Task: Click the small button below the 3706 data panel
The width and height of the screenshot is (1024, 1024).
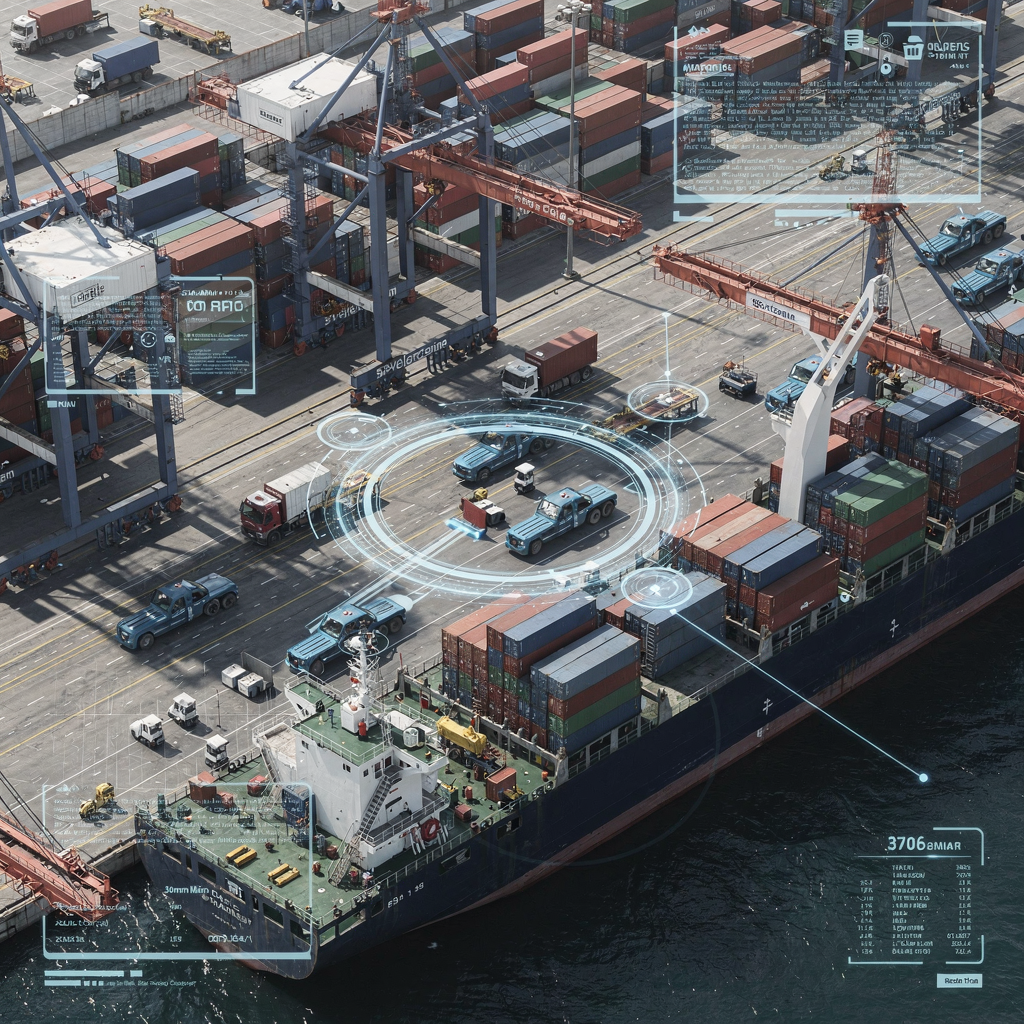Action: click(x=959, y=980)
